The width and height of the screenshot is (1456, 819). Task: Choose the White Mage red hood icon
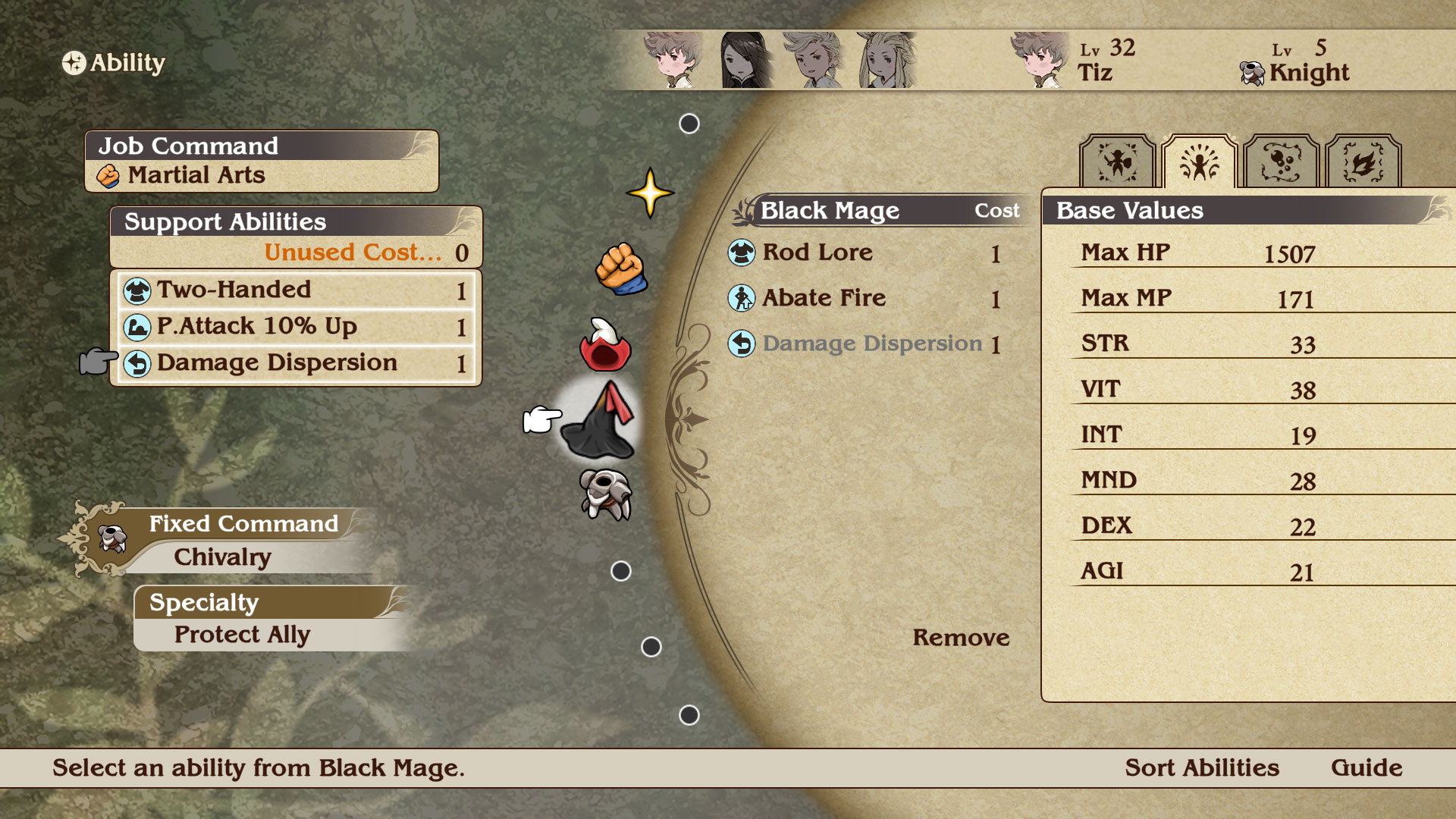[x=604, y=345]
